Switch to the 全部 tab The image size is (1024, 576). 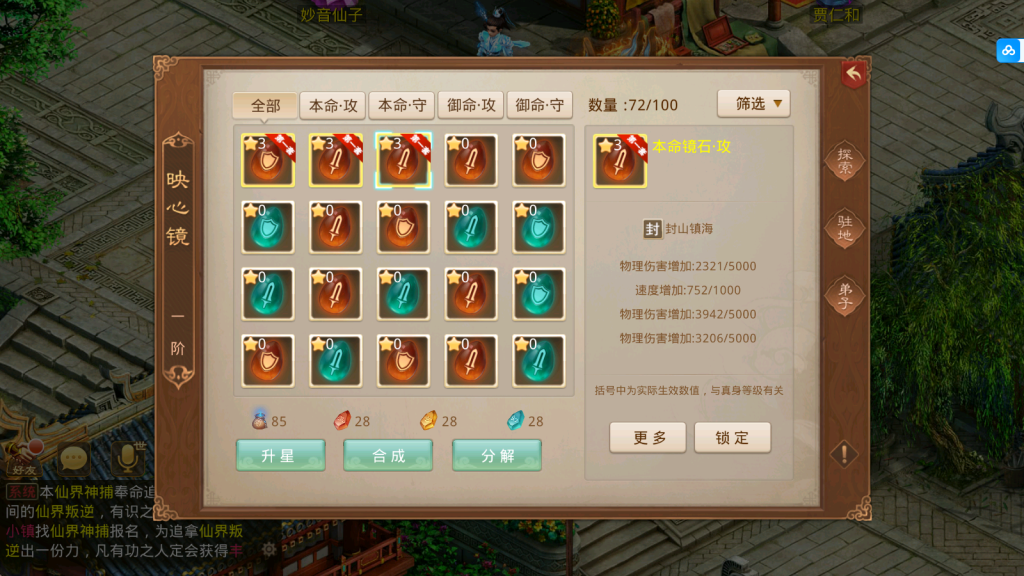265,106
